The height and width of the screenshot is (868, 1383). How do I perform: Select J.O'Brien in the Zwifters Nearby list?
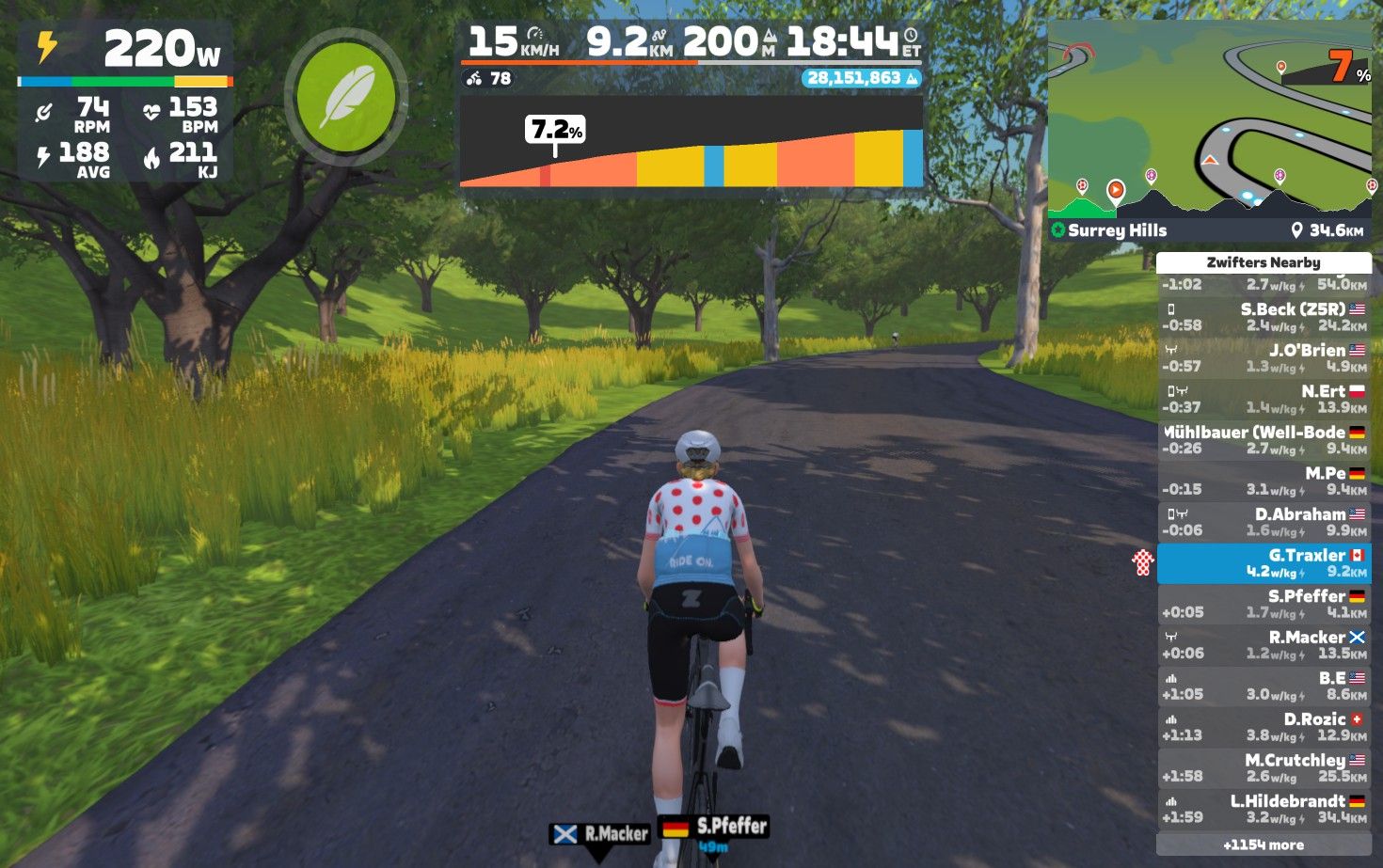(1264, 358)
